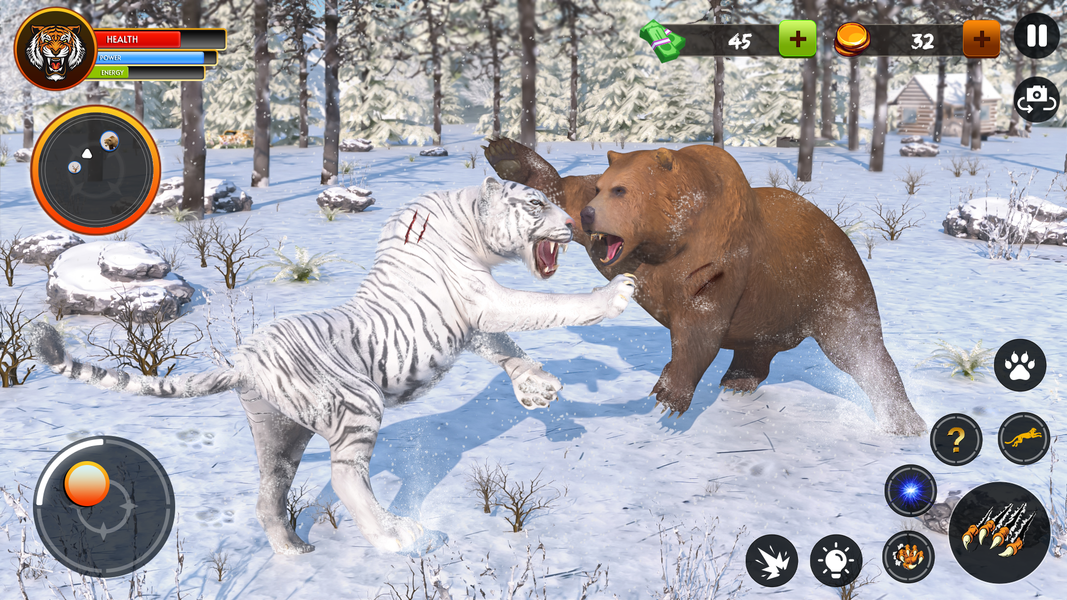Tap the orange movement joystick knob

coord(87,484)
